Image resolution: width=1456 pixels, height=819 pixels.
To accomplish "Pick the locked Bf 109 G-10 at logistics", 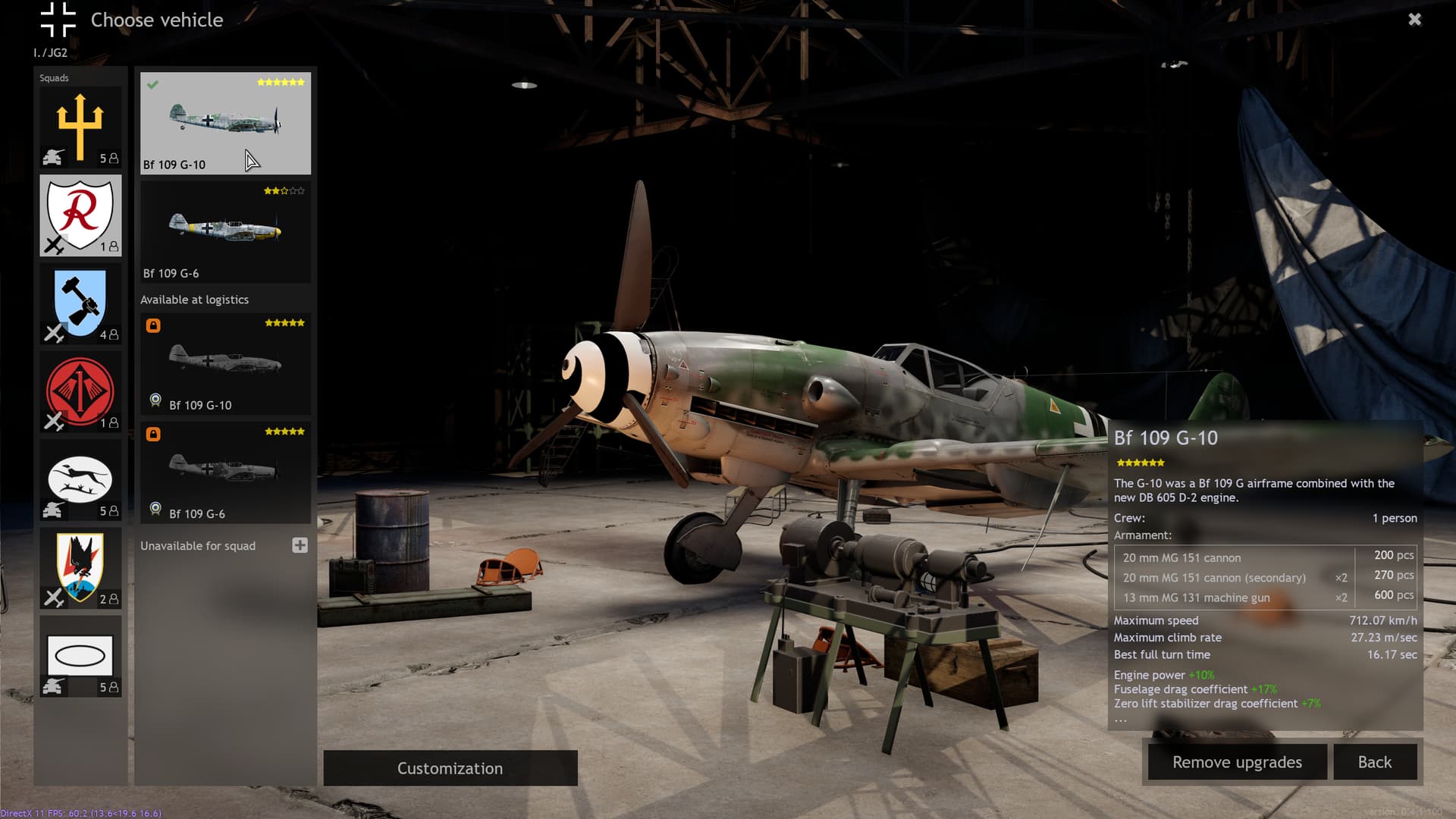I will pyautogui.click(x=225, y=364).
